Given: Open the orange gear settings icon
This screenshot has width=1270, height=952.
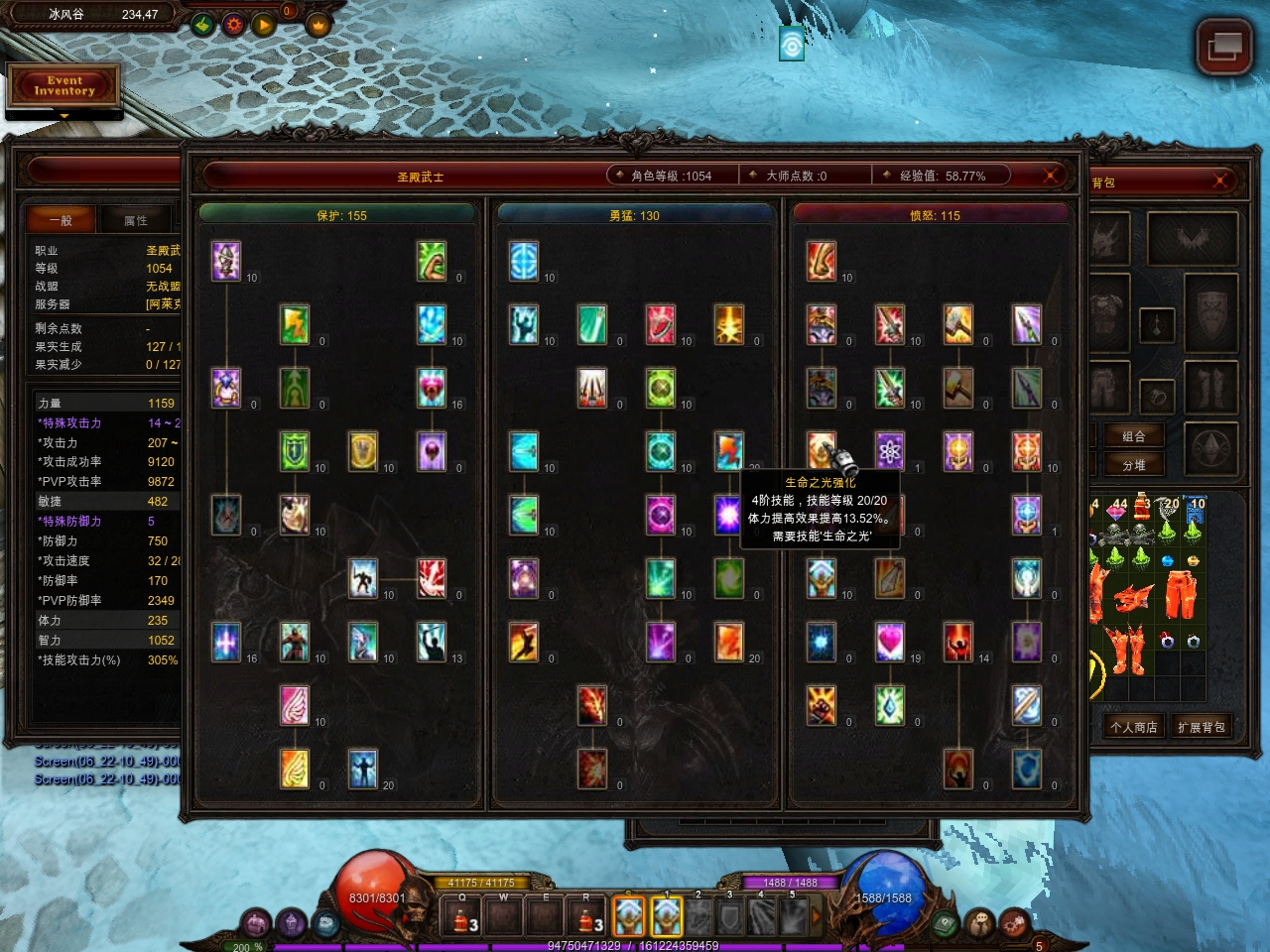Looking at the screenshot, I should pos(233,24).
